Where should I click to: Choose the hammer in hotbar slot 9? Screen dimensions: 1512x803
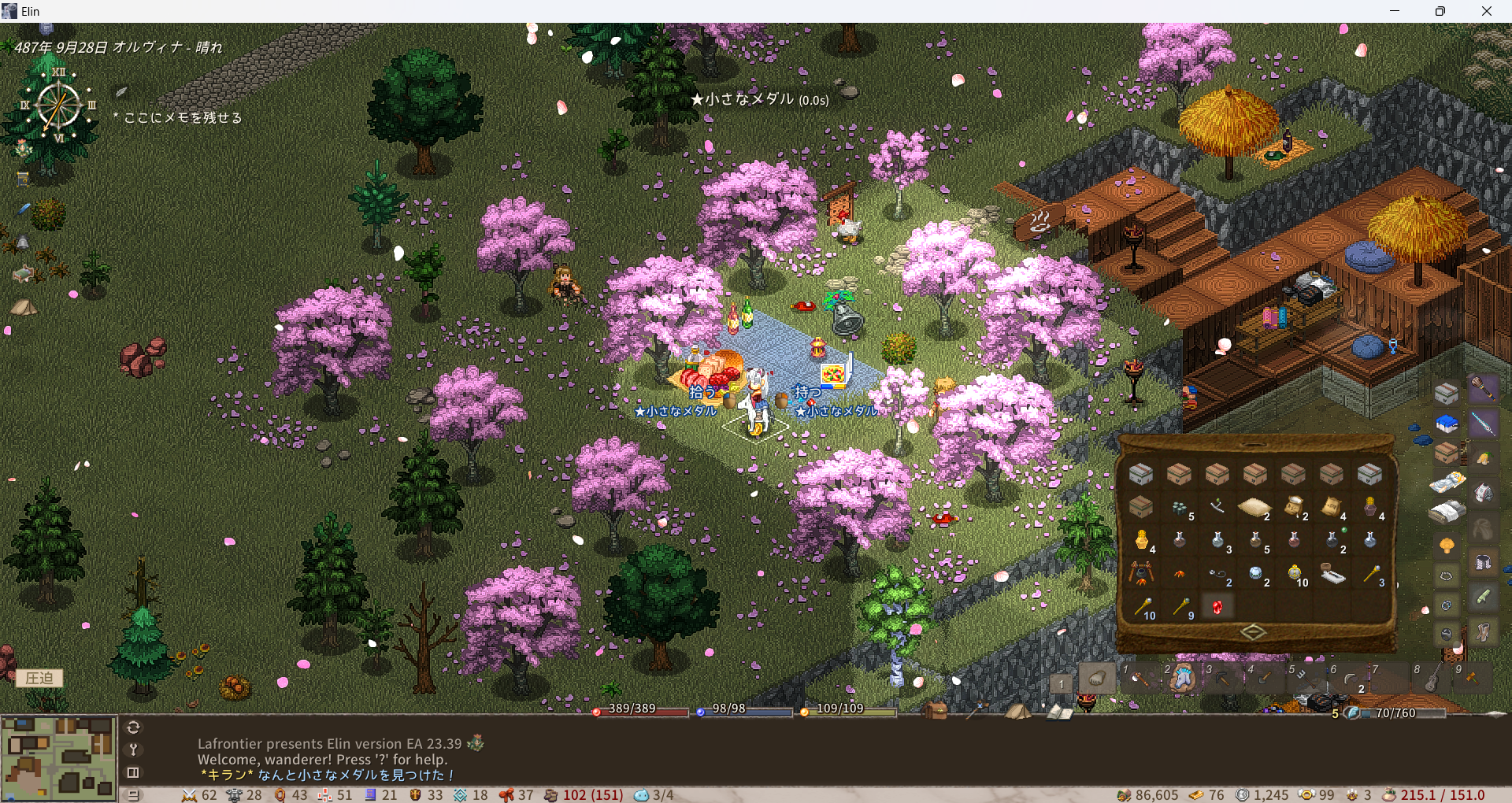(x=1471, y=678)
